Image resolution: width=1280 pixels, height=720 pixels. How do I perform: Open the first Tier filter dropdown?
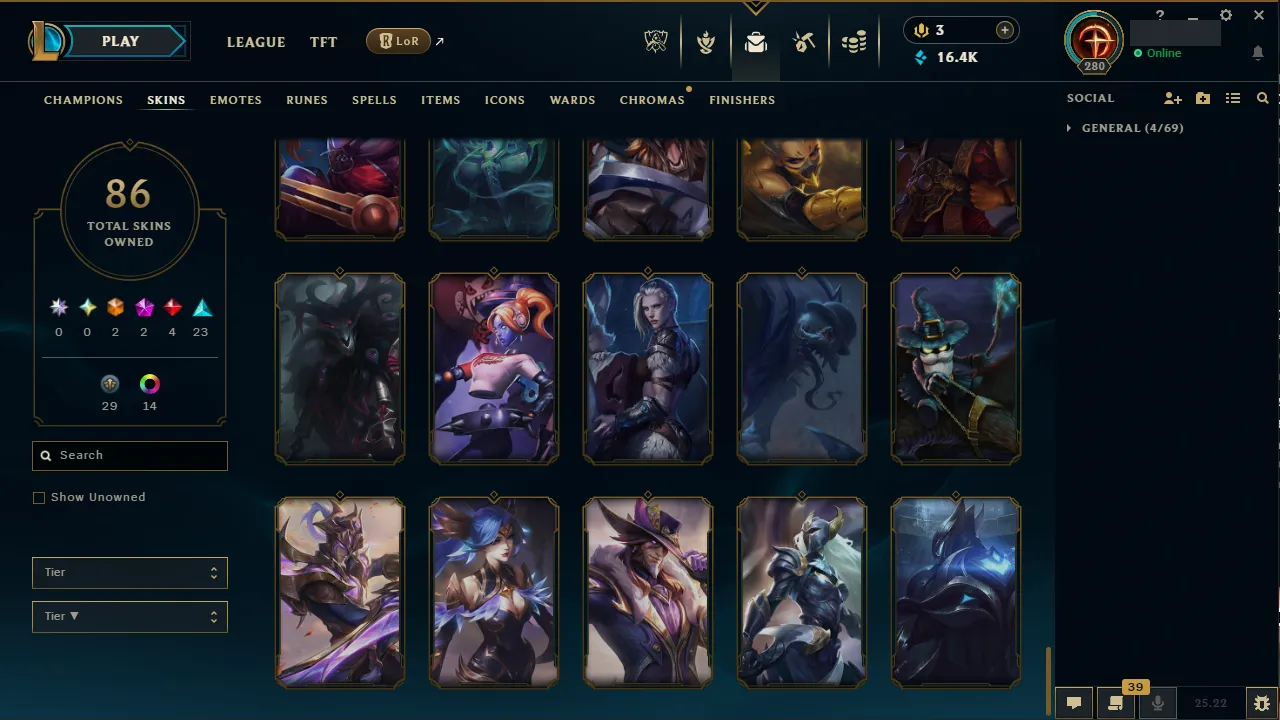pos(129,572)
